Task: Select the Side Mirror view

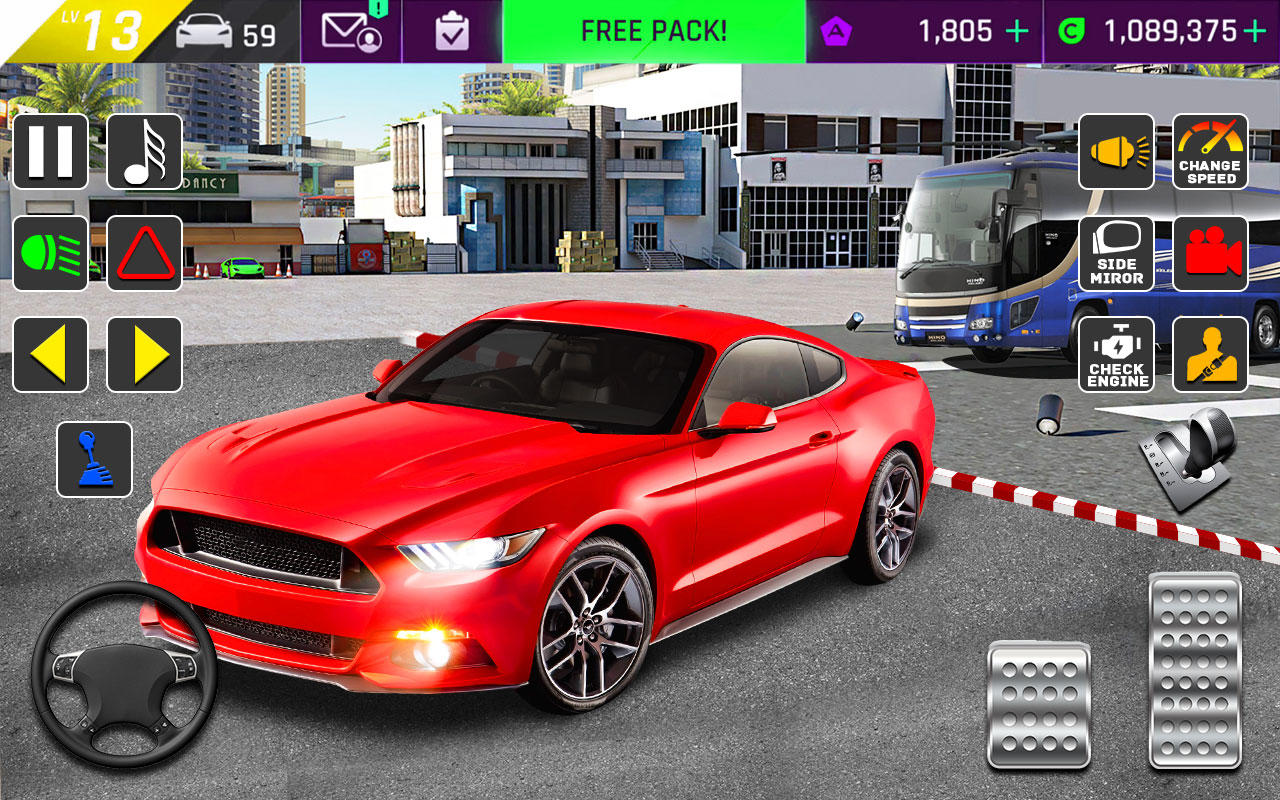Action: [x=1115, y=253]
